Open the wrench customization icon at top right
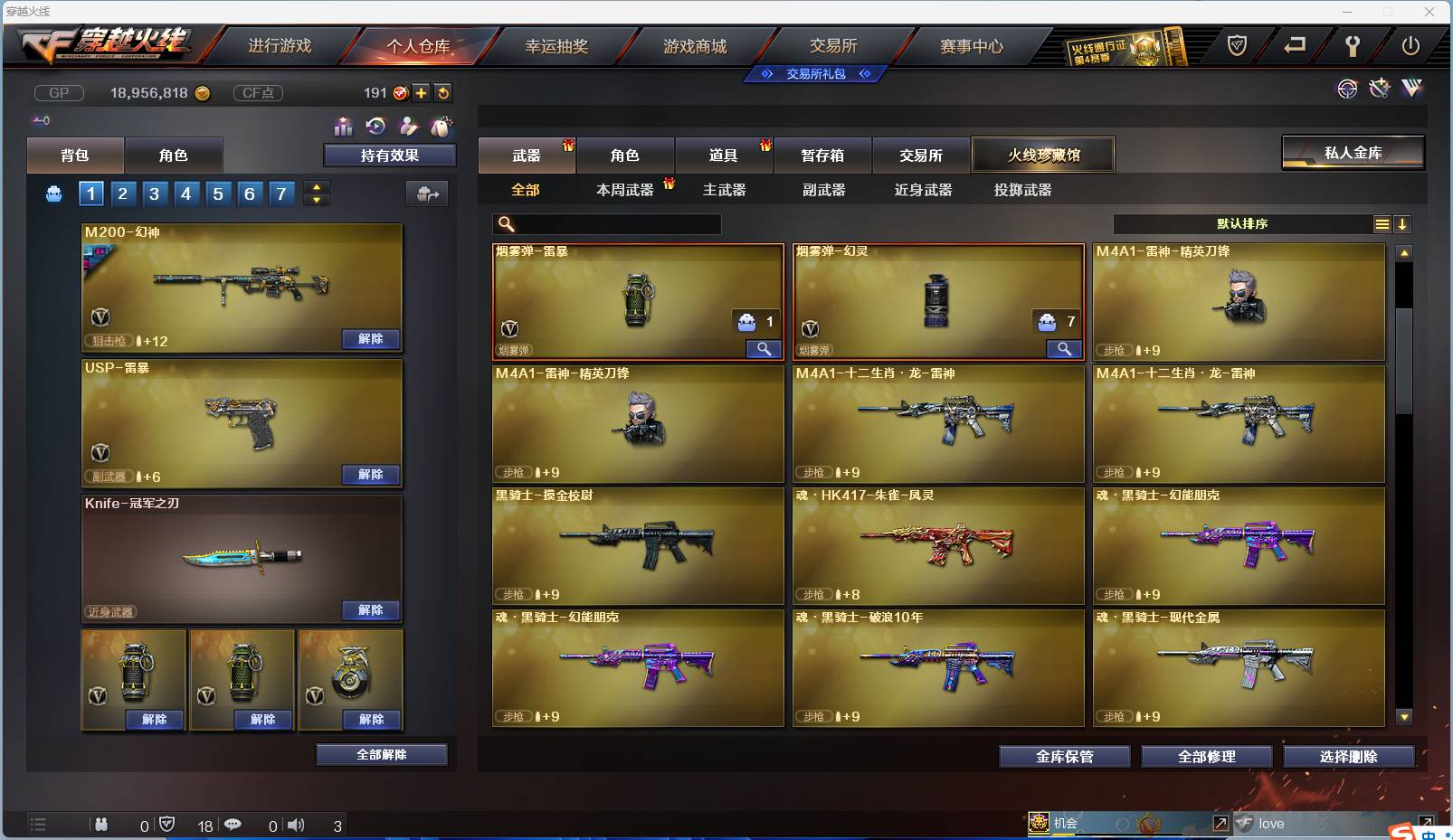Image resolution: width=1453 pixels, height=840 pixels. coord(1379,89)
